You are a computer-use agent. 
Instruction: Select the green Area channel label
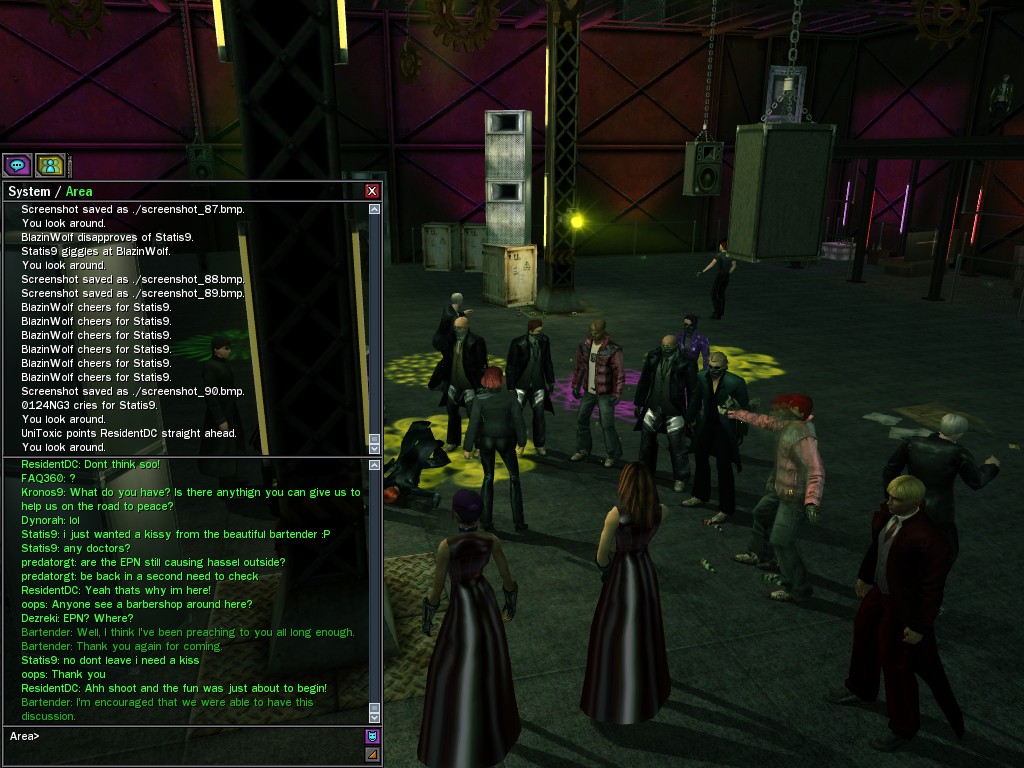[x=79, y=191]
